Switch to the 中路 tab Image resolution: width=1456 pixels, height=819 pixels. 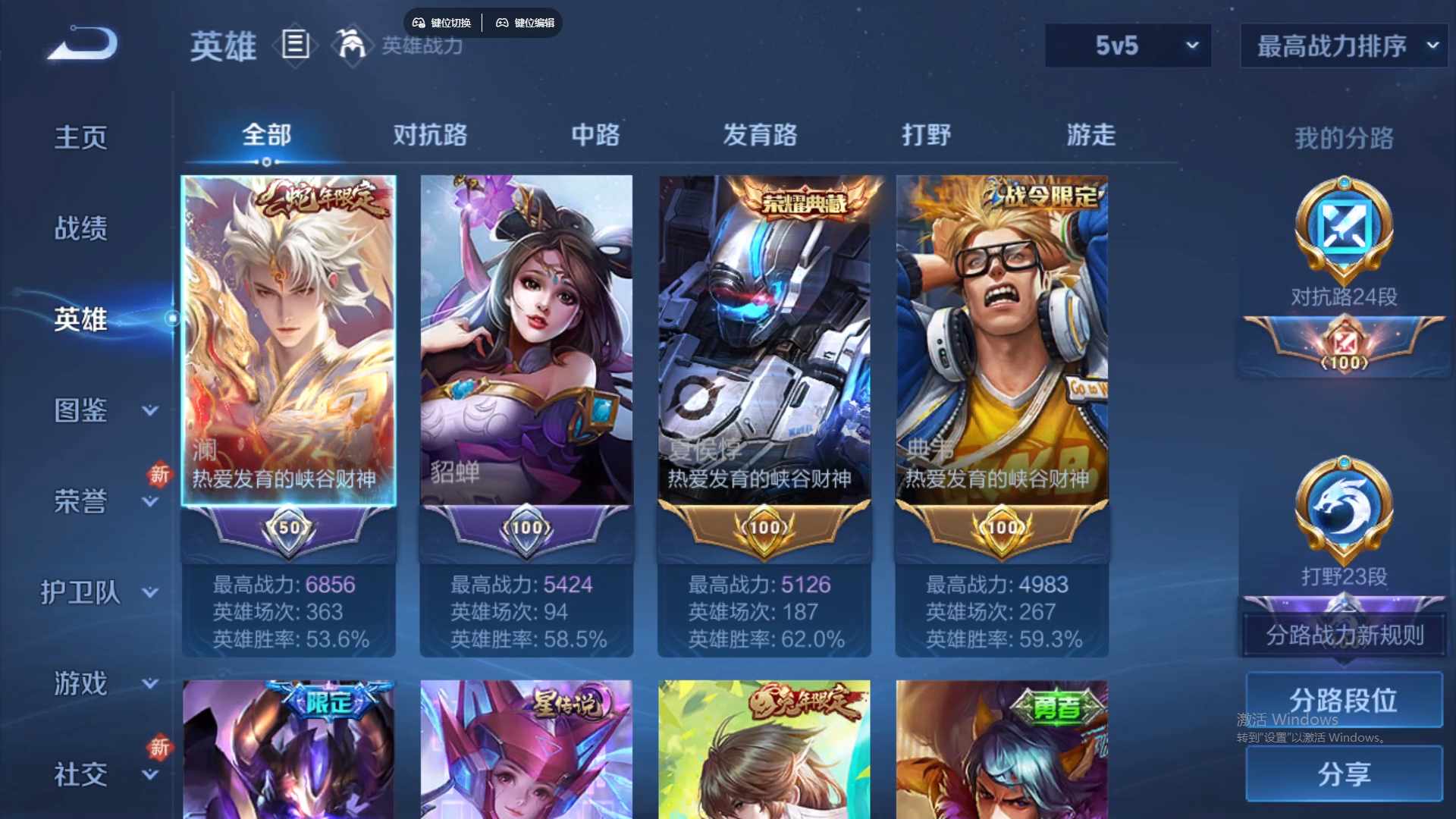click(x=595, y=135)
